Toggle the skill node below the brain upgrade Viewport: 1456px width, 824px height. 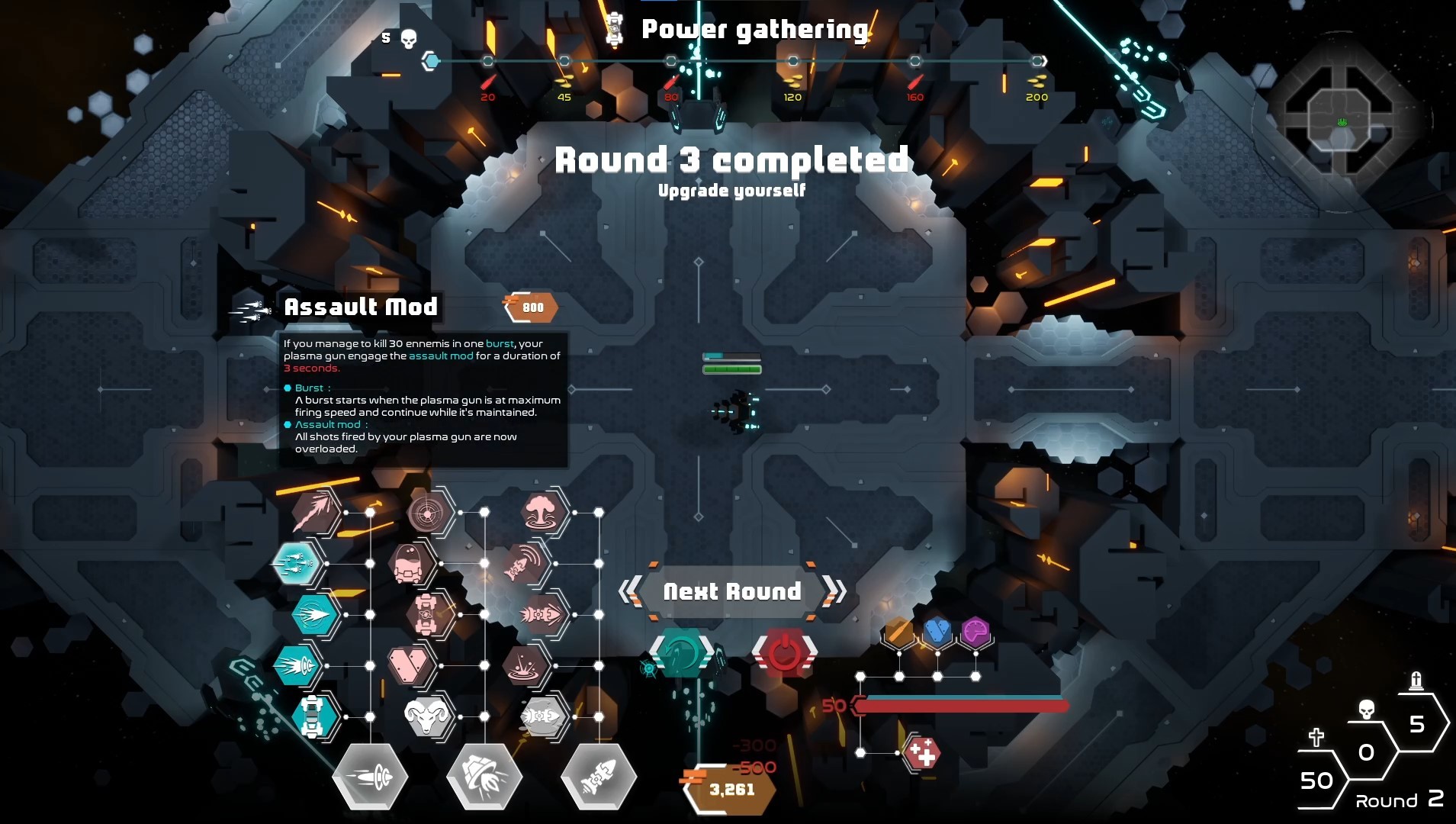975,675
